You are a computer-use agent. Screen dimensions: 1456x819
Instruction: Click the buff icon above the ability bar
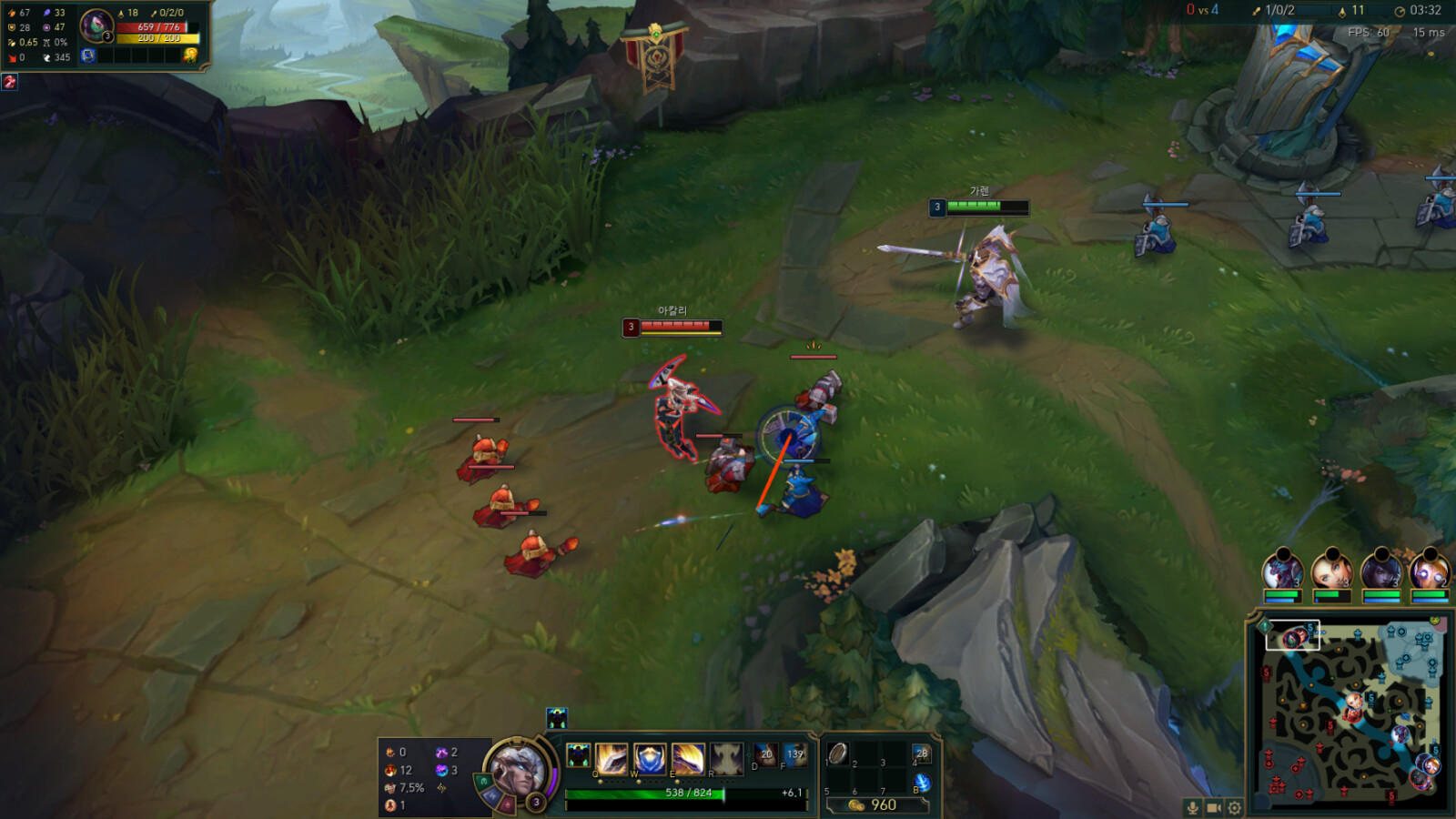click(x=557, y=718)
